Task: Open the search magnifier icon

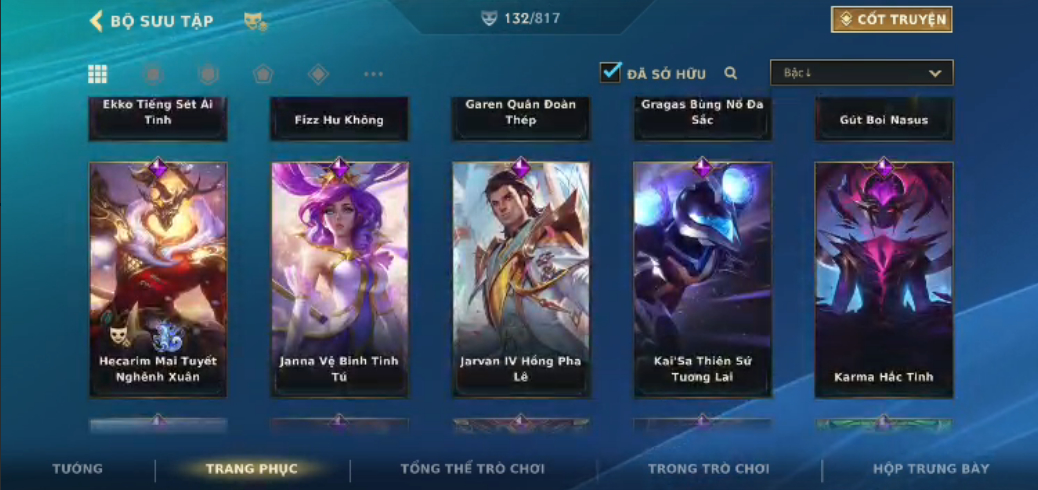Action: (731, 73)
